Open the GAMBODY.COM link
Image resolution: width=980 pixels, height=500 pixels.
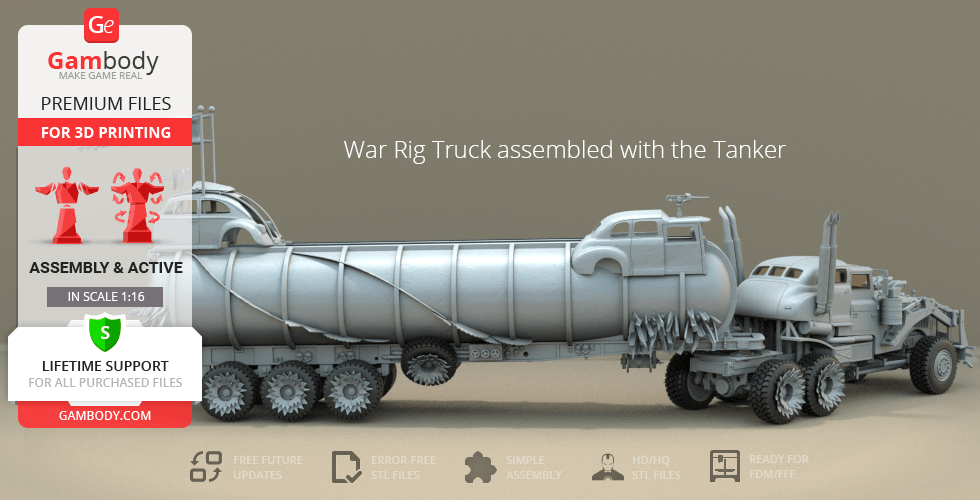pyautogui.click(x=105, y=413)
